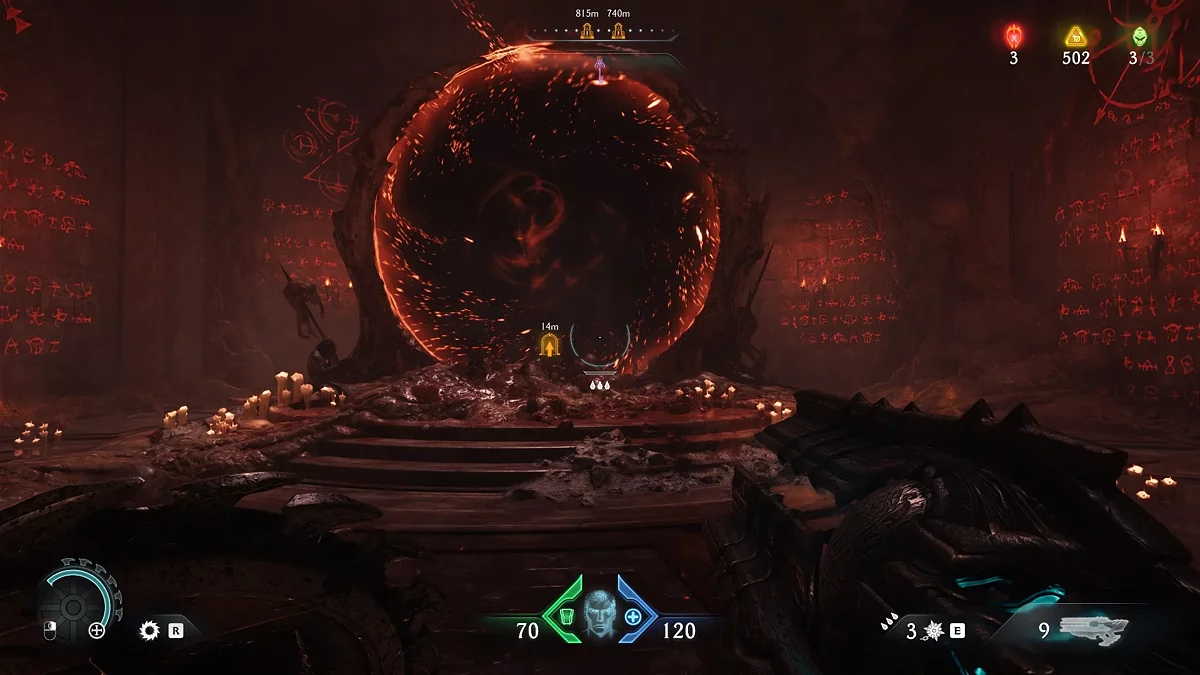Activate the saw blade ability icon
The width and height of the screenshot is (1200, 675).
click(150, 630)
